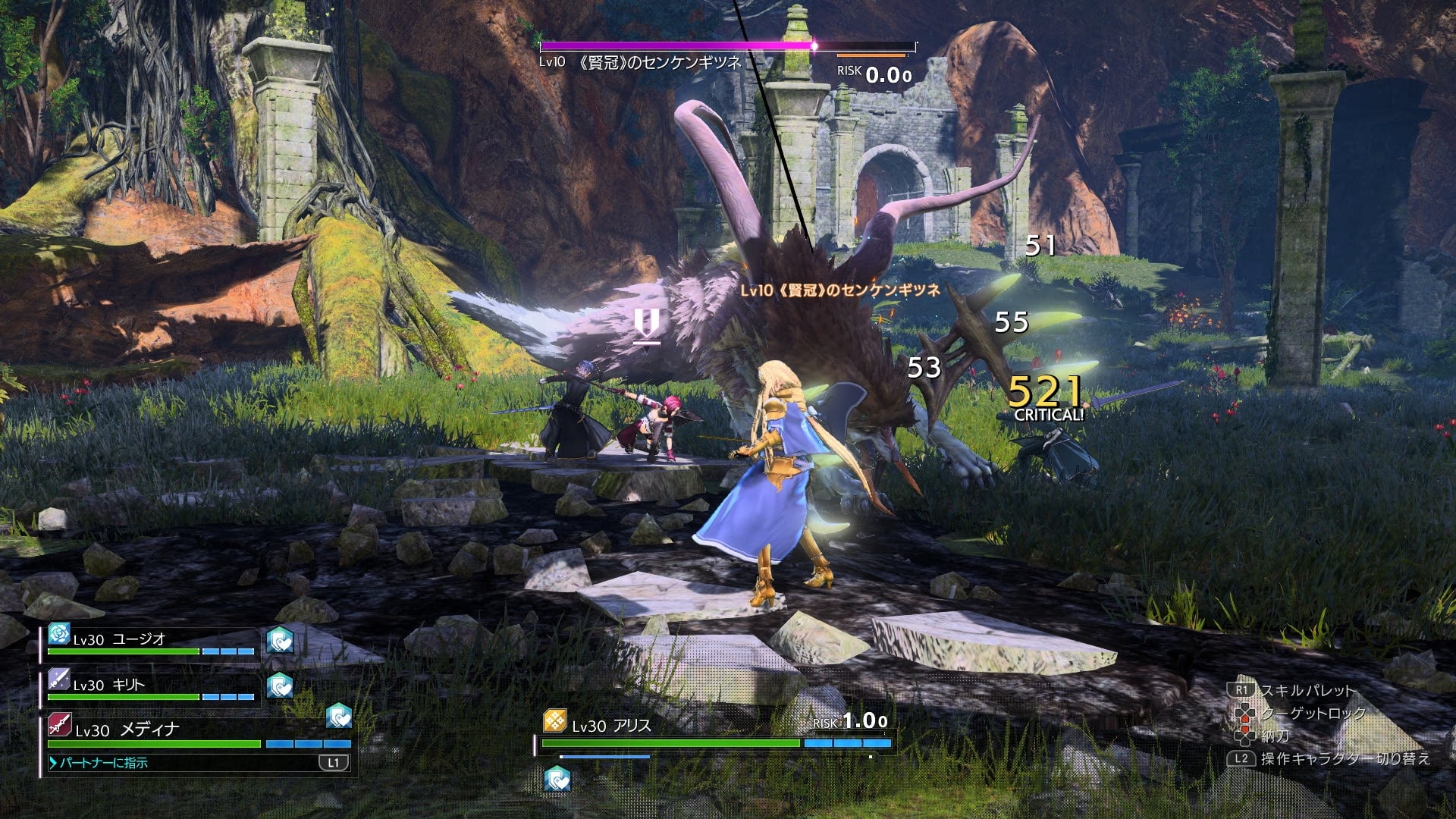Click the white target marker on the enemy
The height and width of the screenshot is (819, 1456).
tap(647, 327)
